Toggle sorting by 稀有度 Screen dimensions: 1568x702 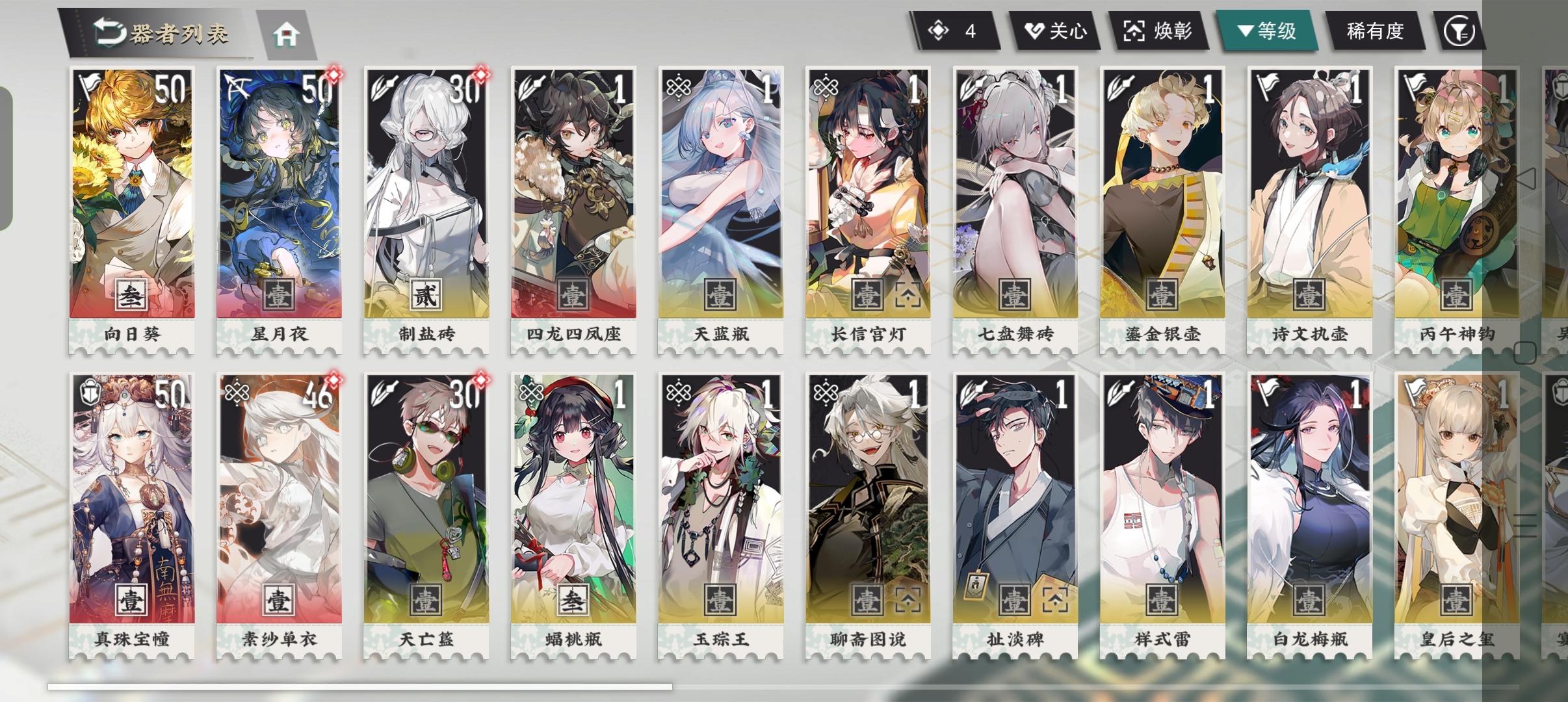[x=1374, y=29]
